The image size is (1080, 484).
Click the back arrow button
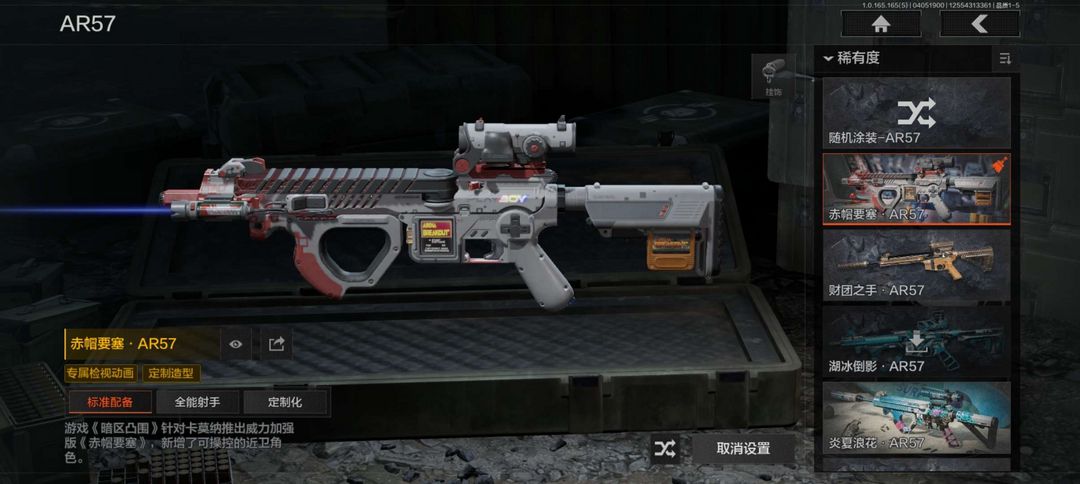(979, 24)
